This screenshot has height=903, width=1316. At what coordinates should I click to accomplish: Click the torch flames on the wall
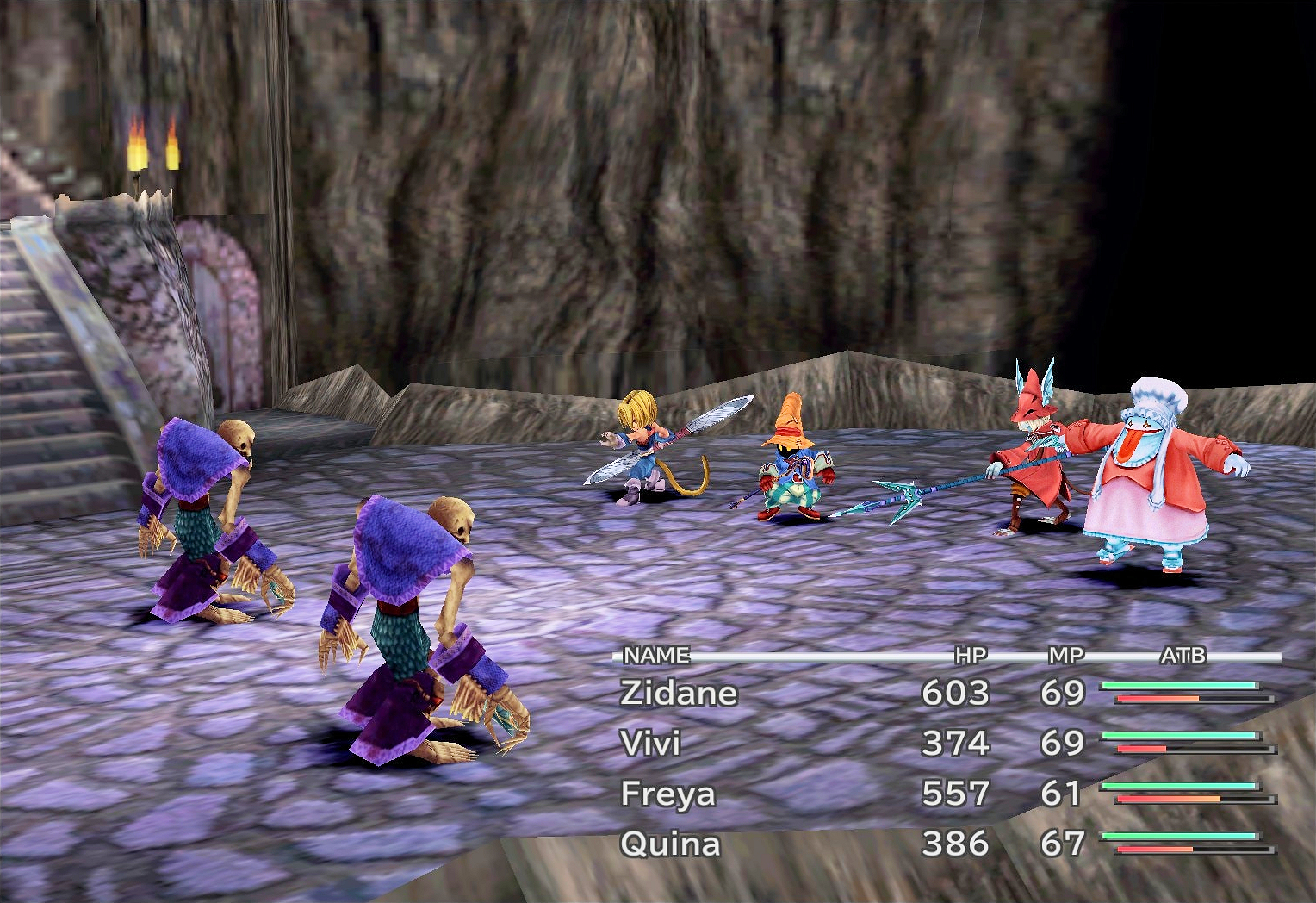[x=153, y=142]
